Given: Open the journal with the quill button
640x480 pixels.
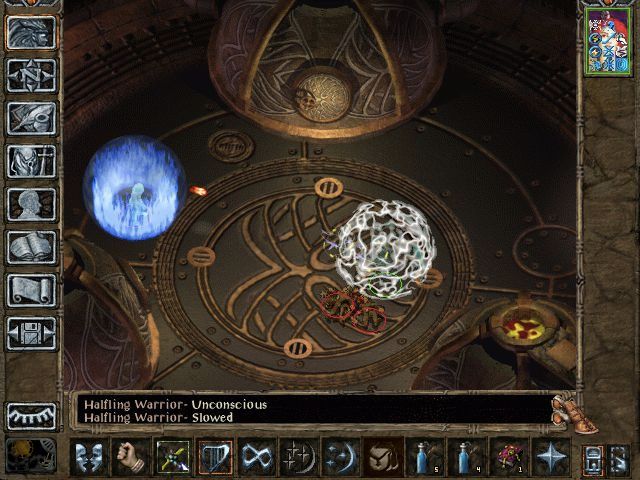Looking at the screenshot, I should [x=31, y=117].
